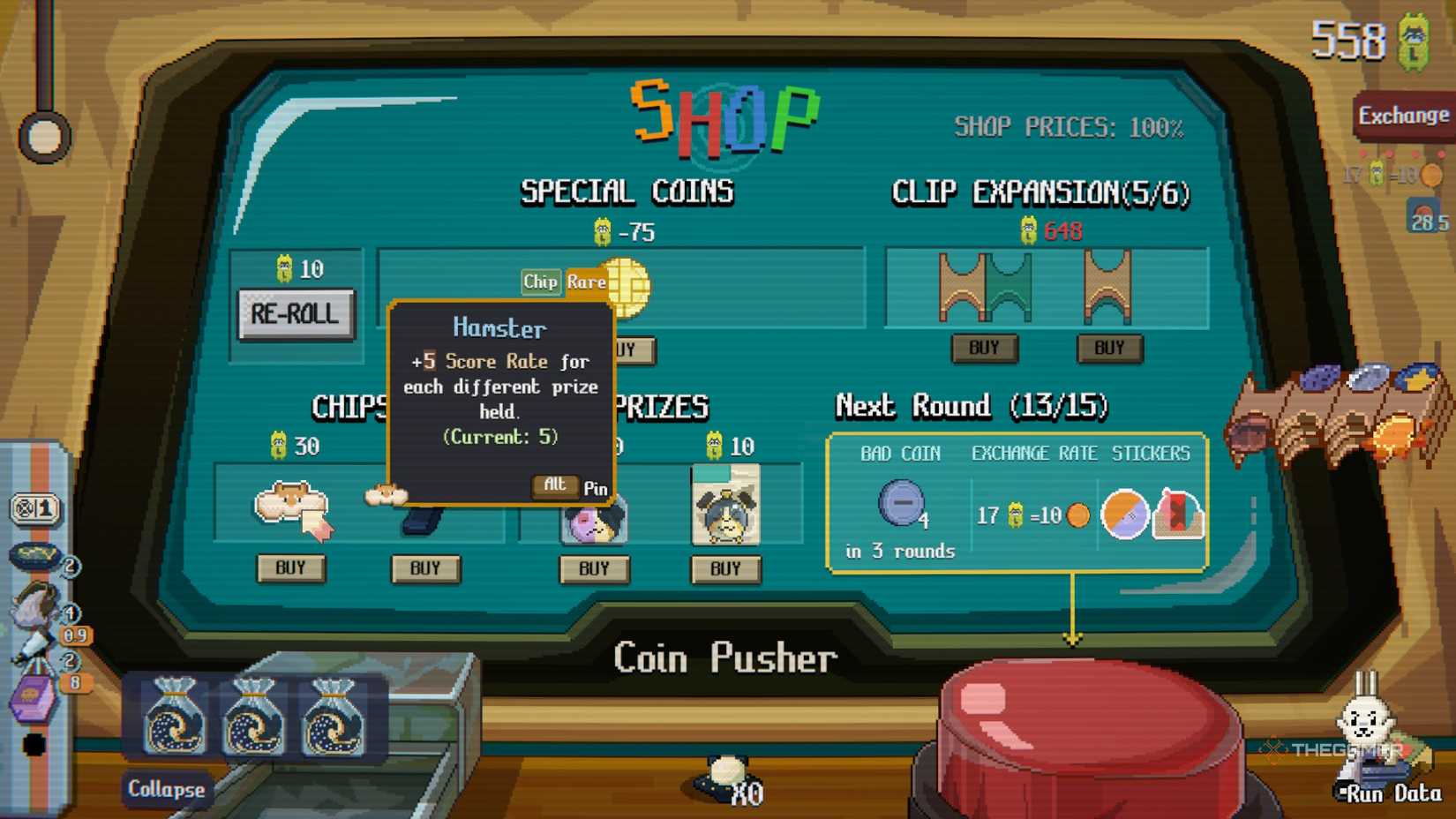
Task: Collapse the coin bag tray
Action: (166, 791)
